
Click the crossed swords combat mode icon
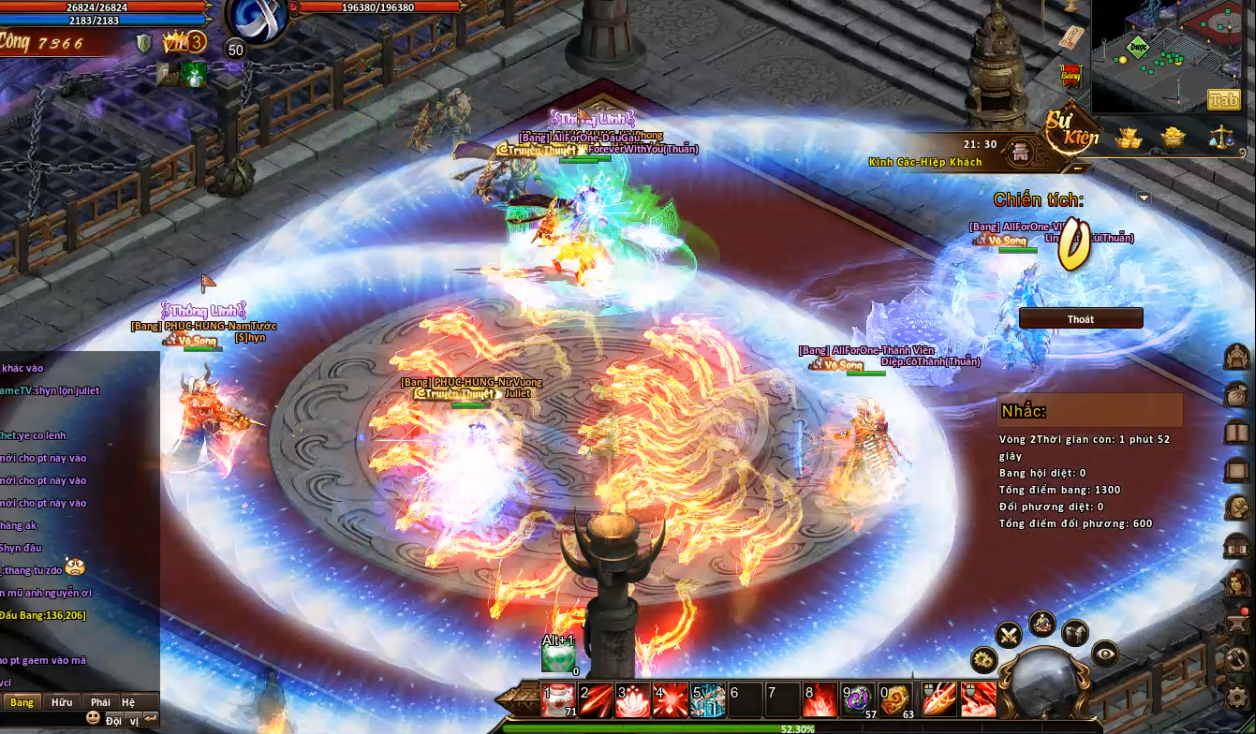[1008, 634]
